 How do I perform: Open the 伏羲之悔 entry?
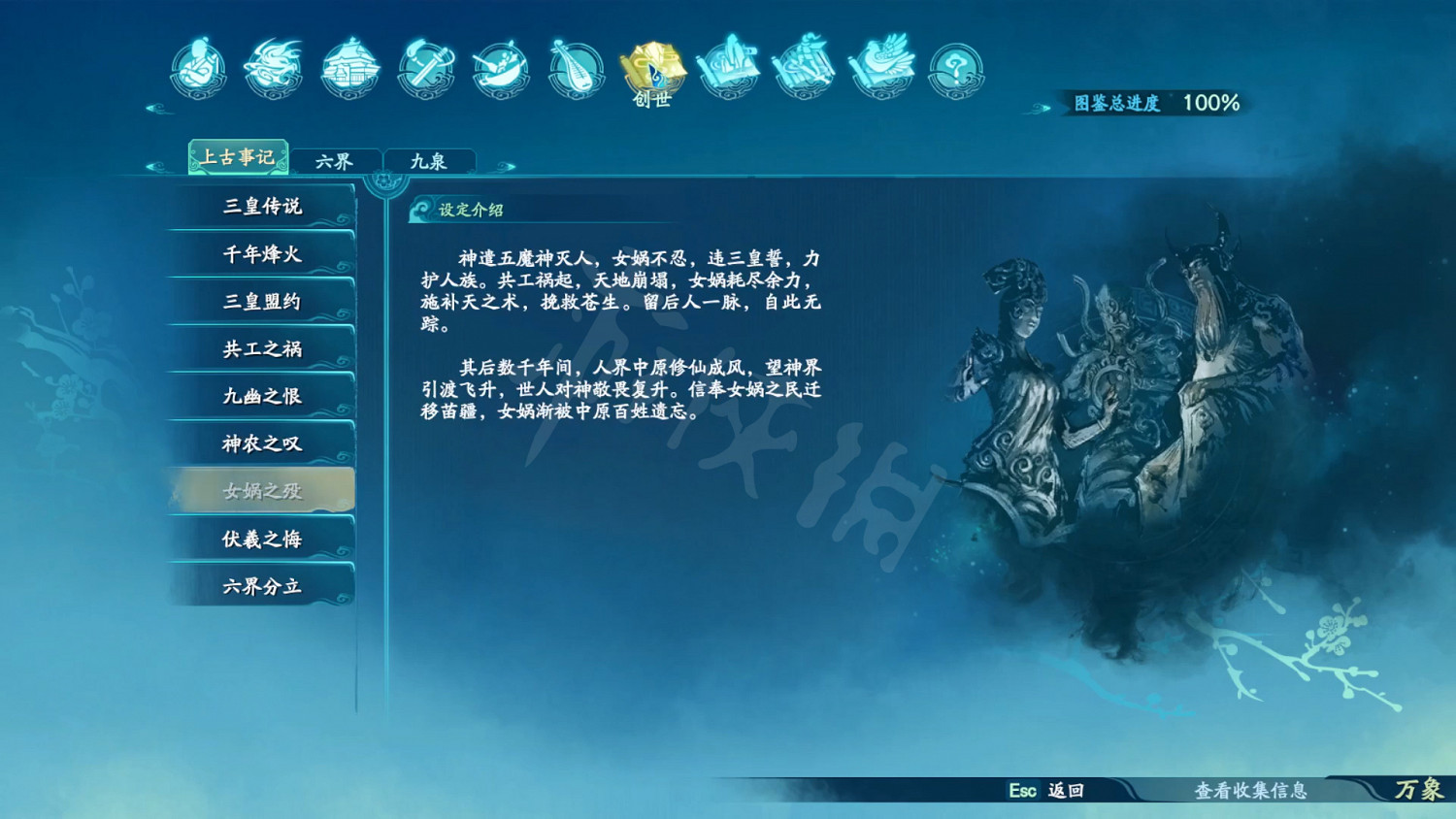(260, 538)
